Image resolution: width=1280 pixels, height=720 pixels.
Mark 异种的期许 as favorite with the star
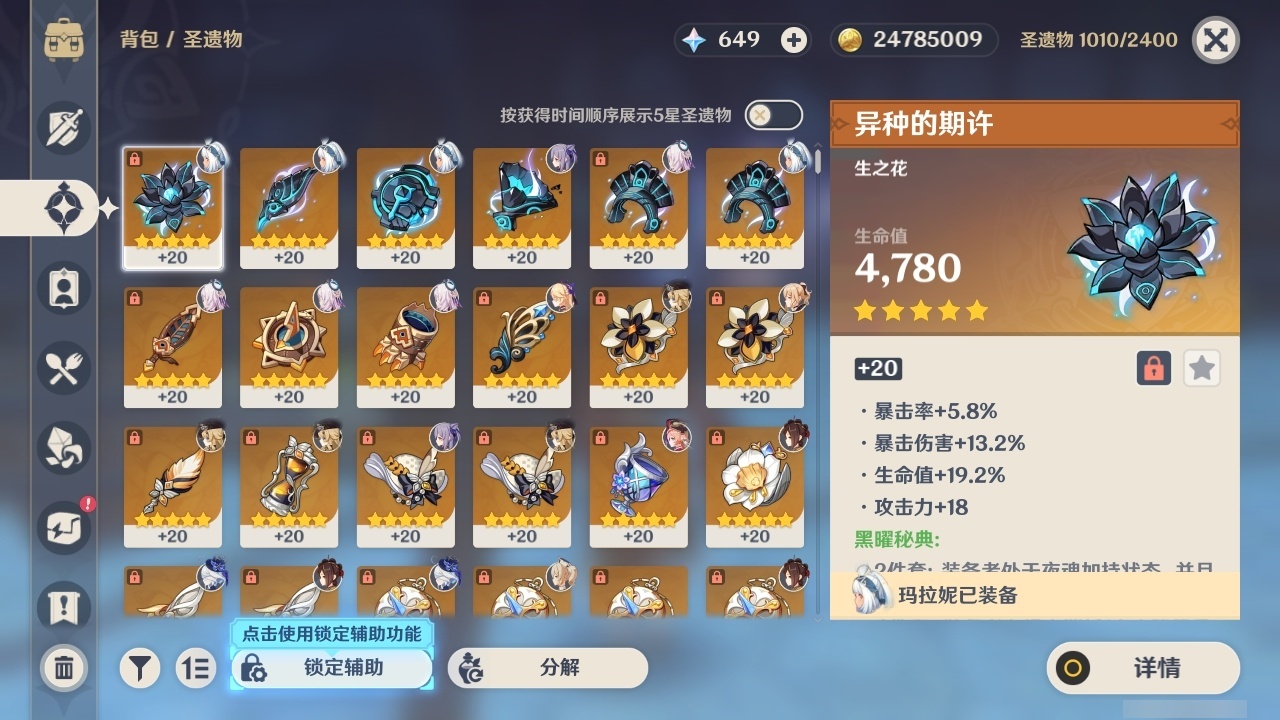[1201, 368]
